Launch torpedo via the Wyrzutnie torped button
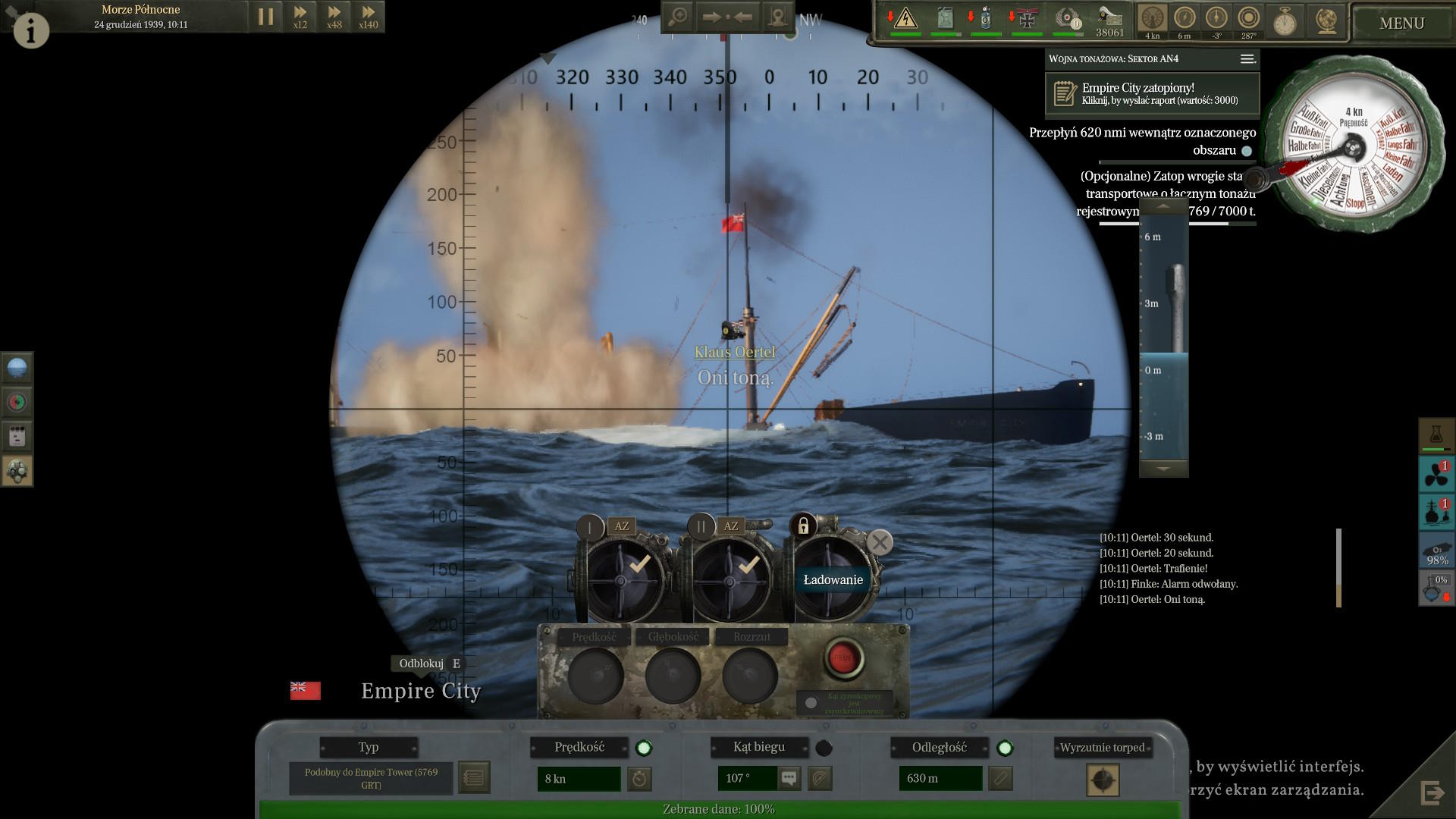1456x819 pixels. [x=1103, y=780]
